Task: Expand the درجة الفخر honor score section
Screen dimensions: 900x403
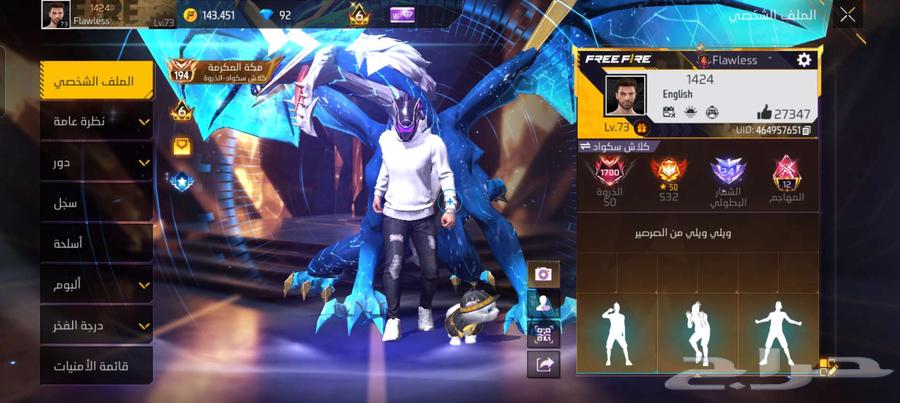Action: 97,326
